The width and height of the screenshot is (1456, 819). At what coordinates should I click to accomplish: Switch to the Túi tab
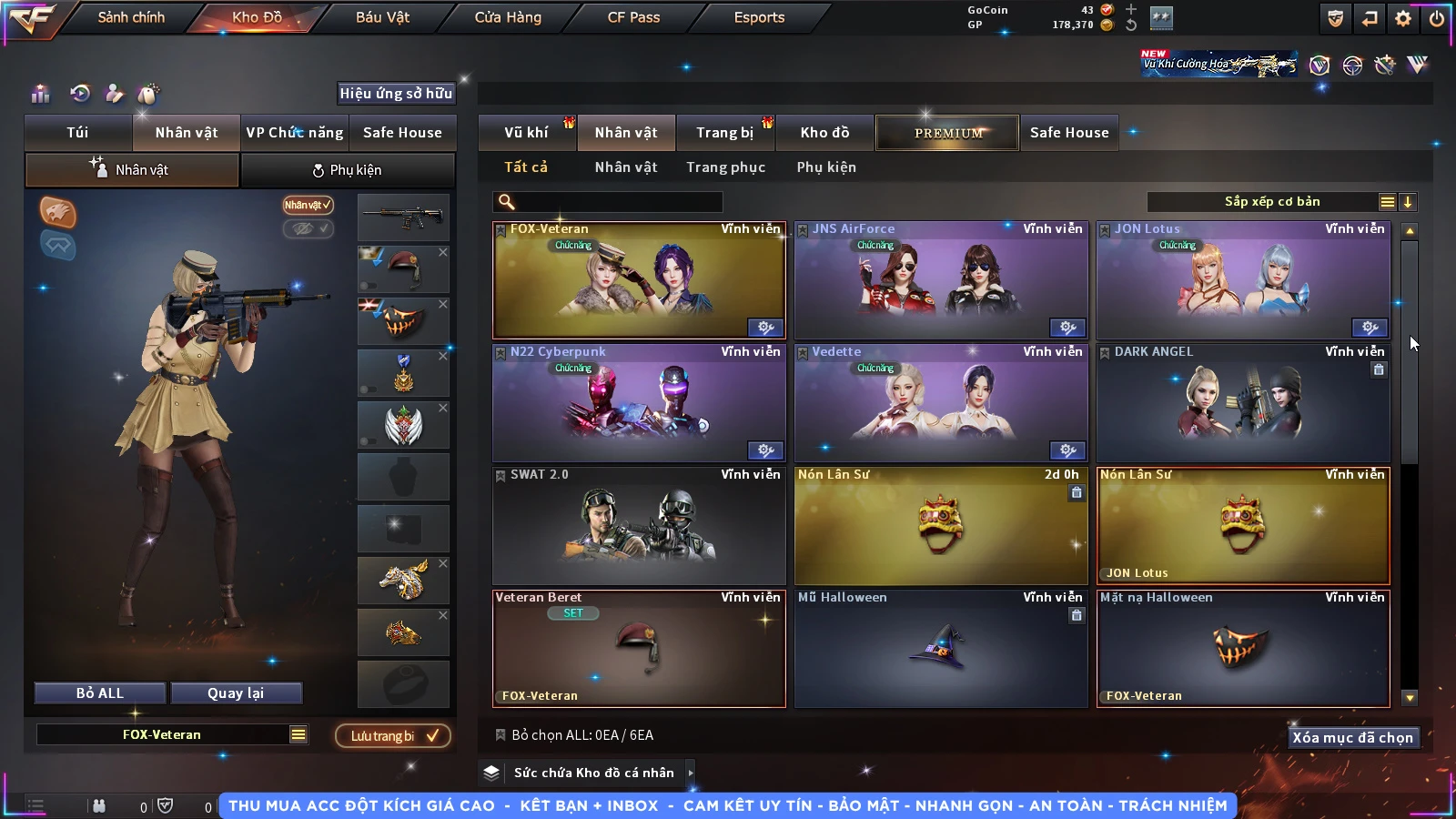(x=77, y=133)
